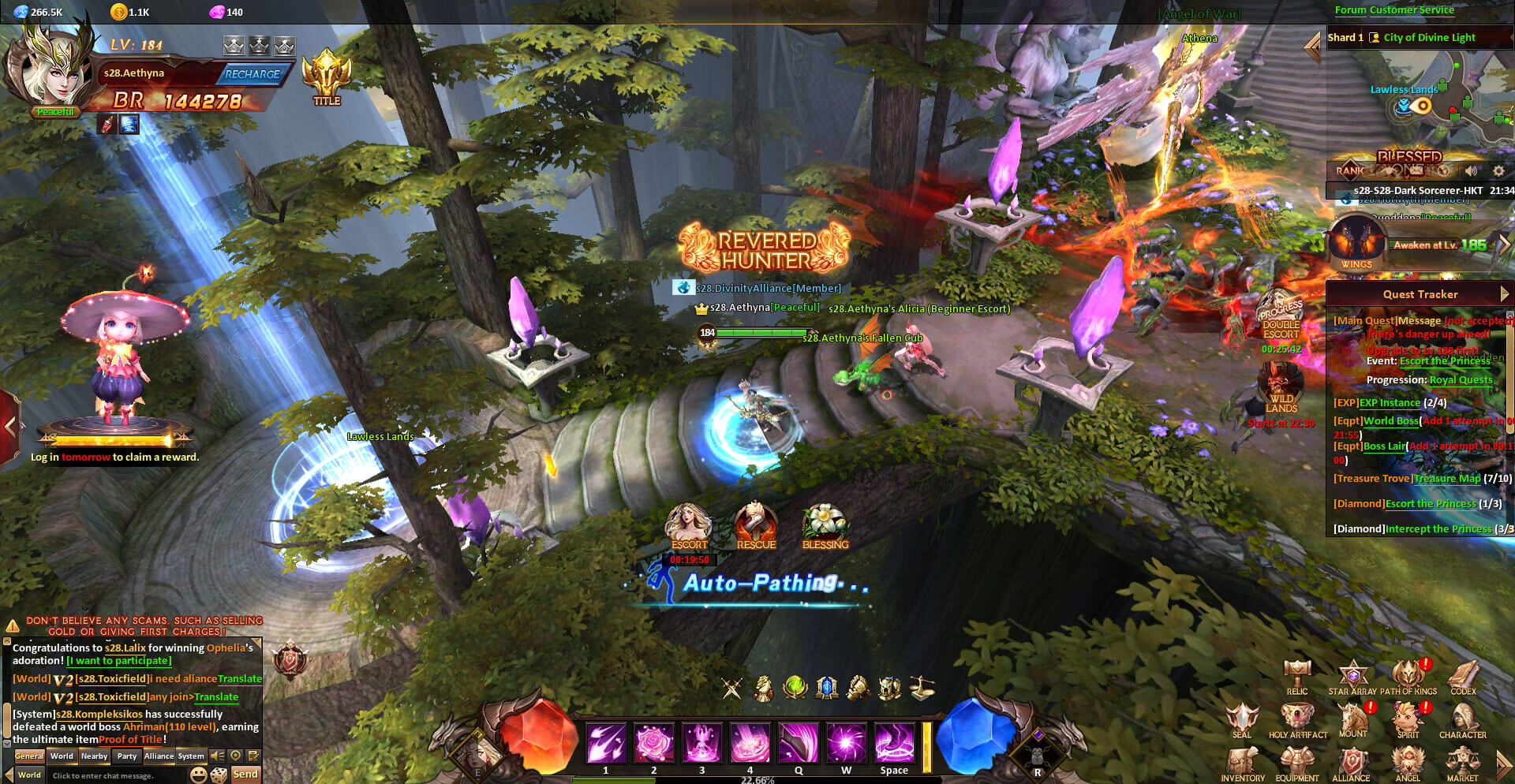Open the Equipment menu
Screen dimensions: 1515x784
(x=1297, y=763)
